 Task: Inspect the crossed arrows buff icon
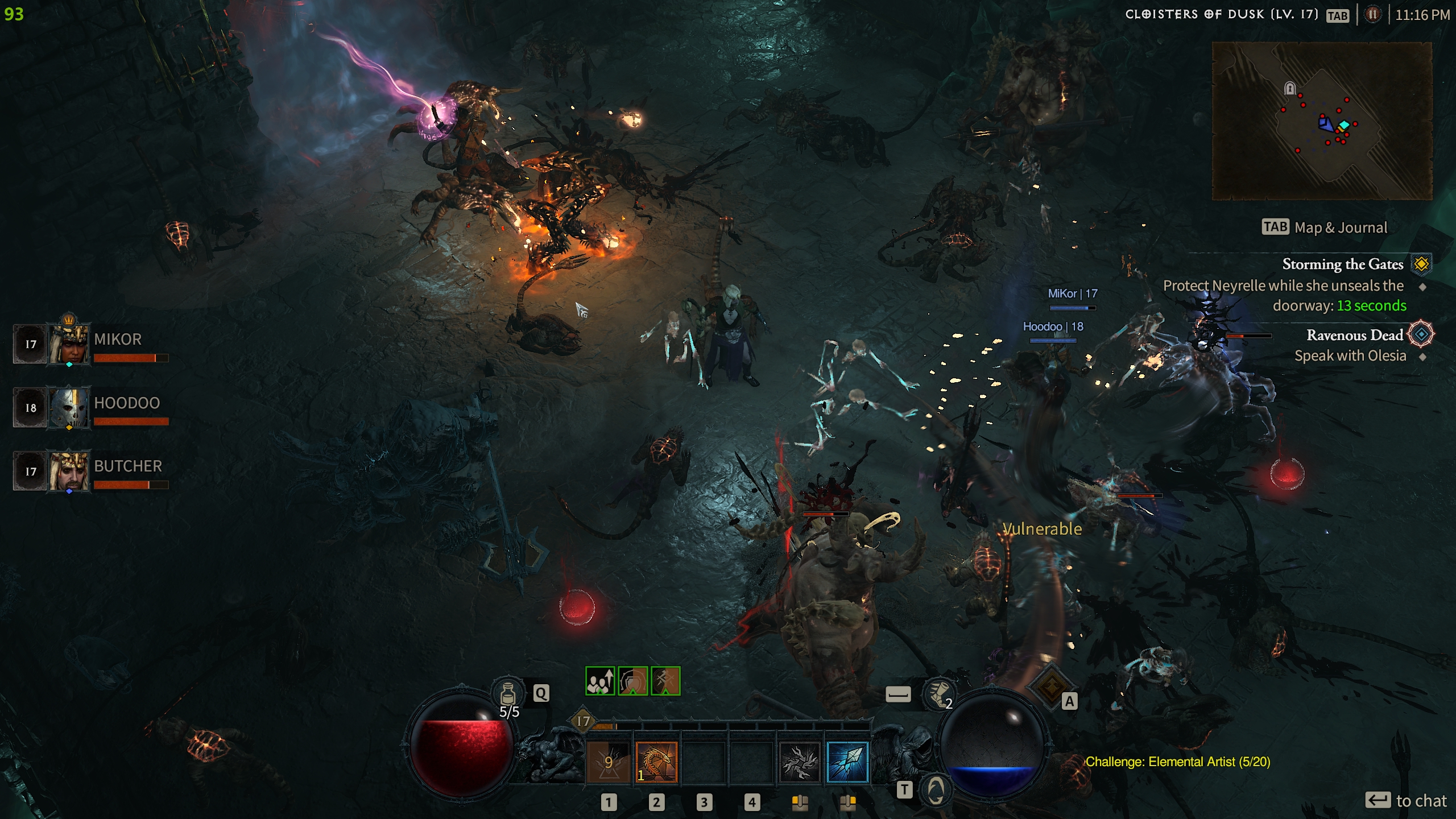coord(665,681)
